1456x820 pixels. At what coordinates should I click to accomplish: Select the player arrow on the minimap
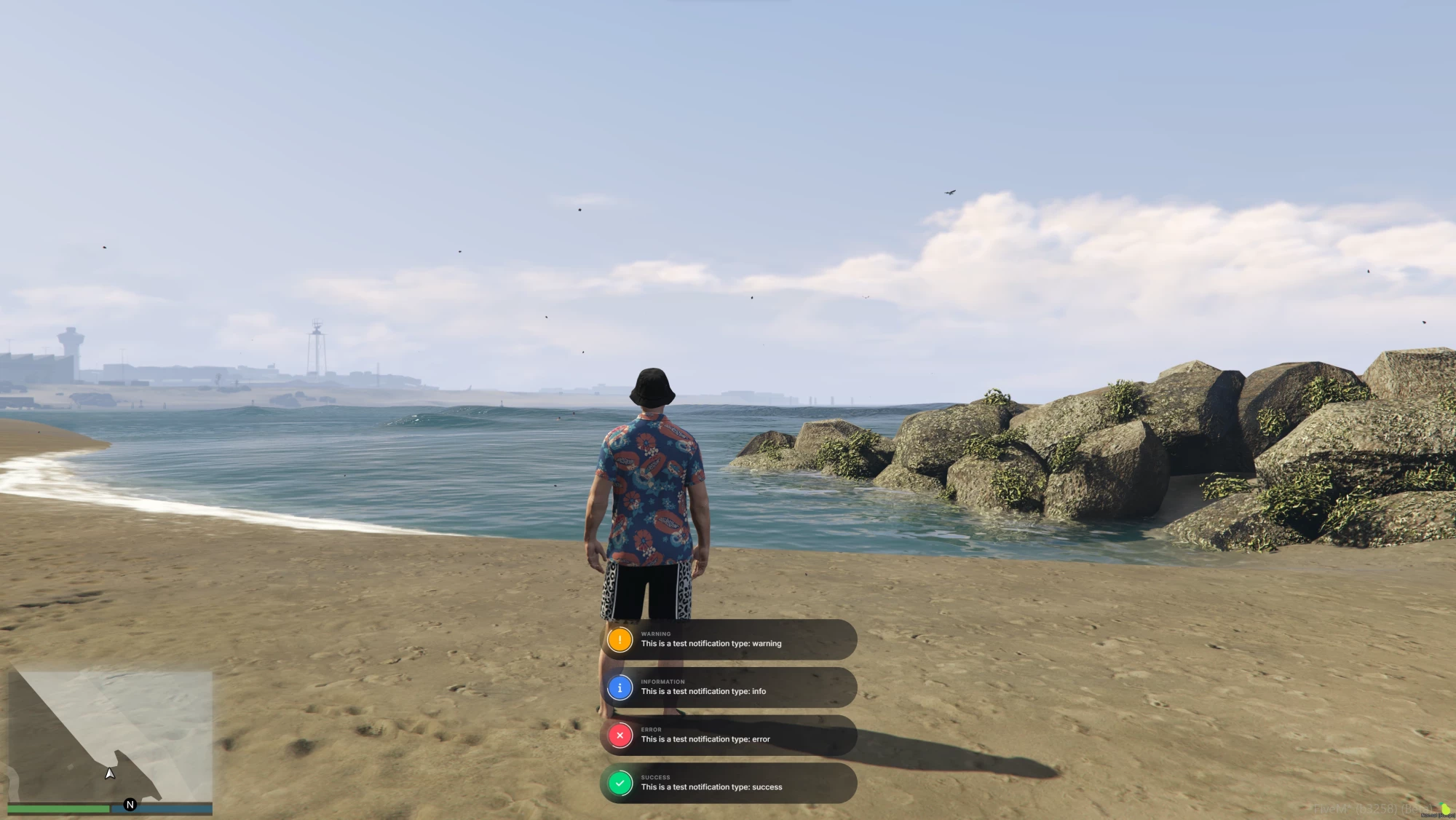[109, 773]
